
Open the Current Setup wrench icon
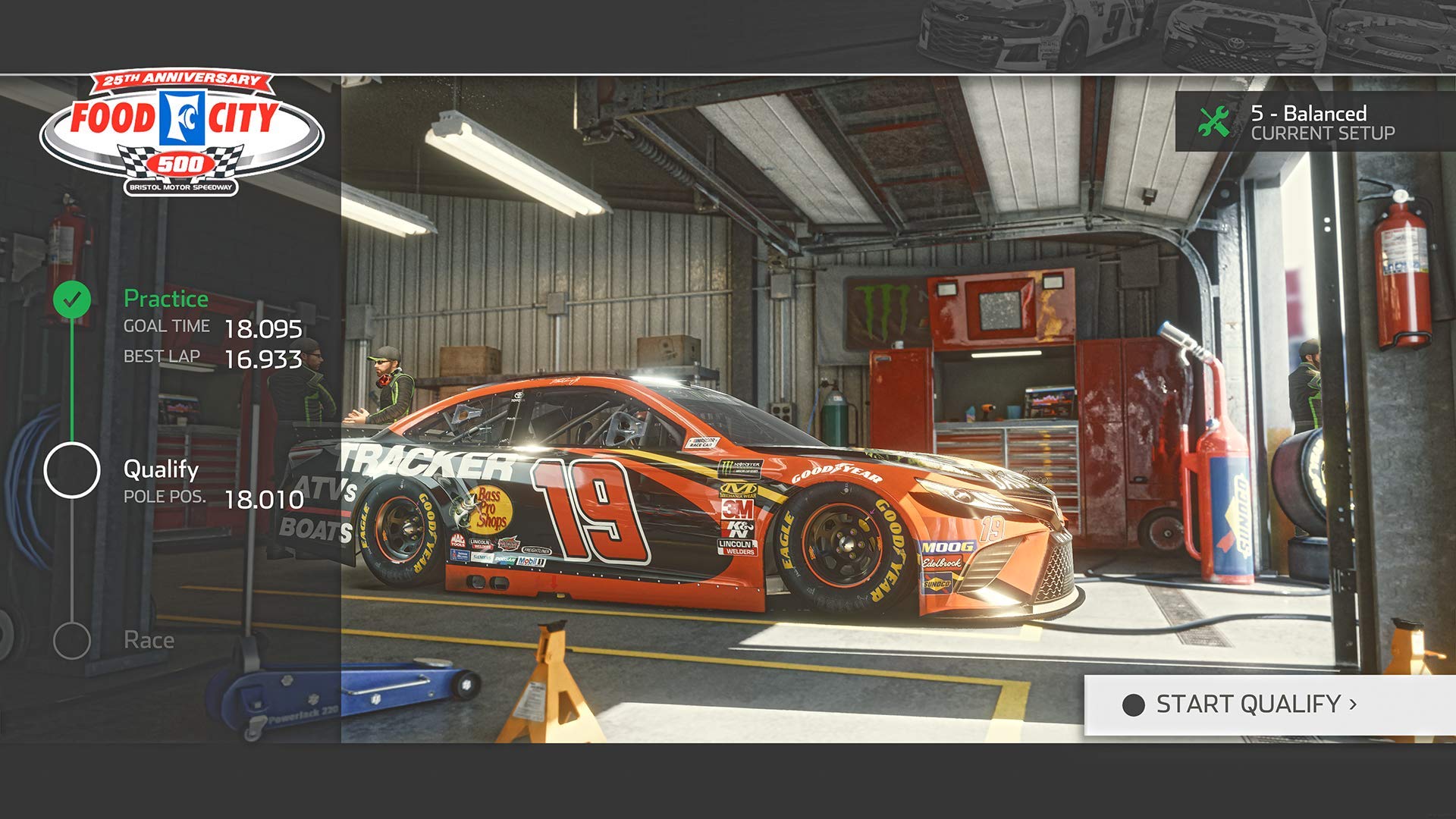click(x=1215, y=121)
